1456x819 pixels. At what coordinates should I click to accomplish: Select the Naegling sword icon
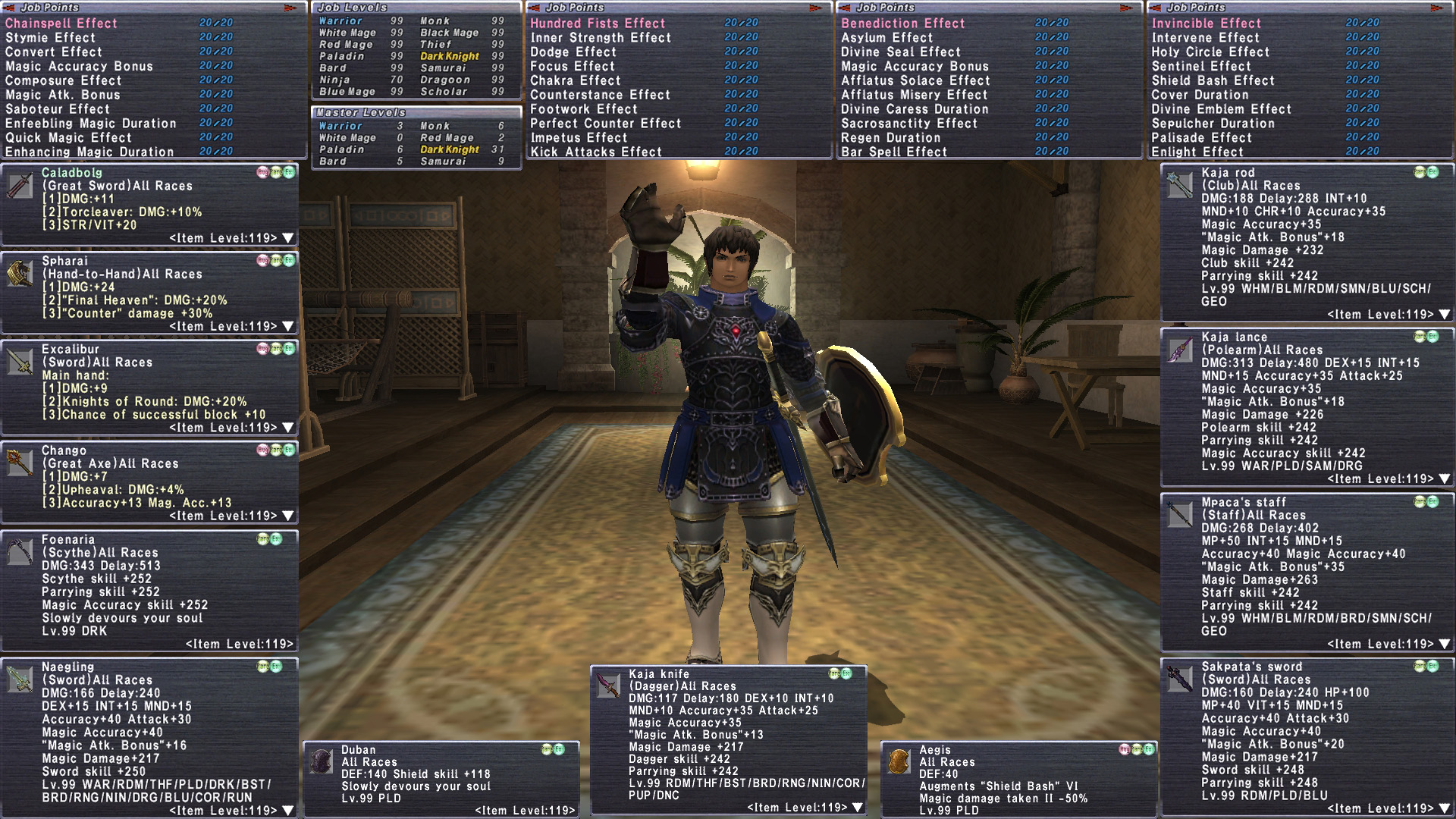click(20, 679)
